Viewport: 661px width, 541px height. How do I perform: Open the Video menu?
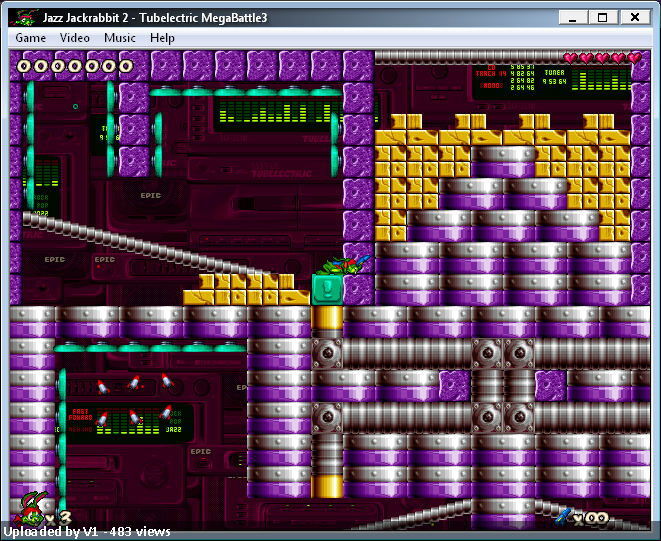point(75,38)
